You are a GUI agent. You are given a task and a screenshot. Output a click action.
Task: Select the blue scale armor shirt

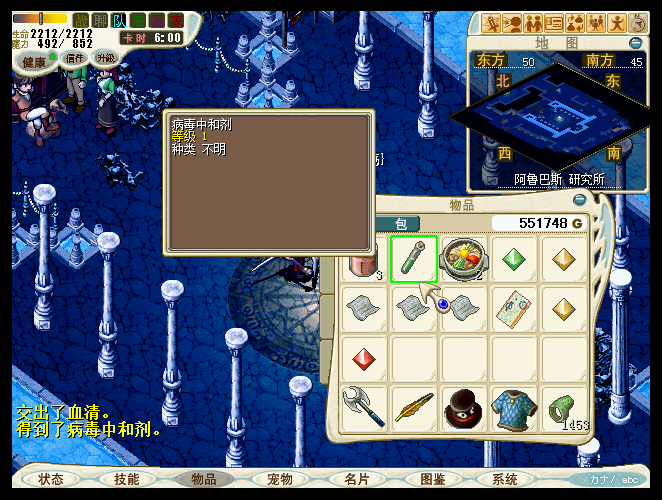click(514, 408)
